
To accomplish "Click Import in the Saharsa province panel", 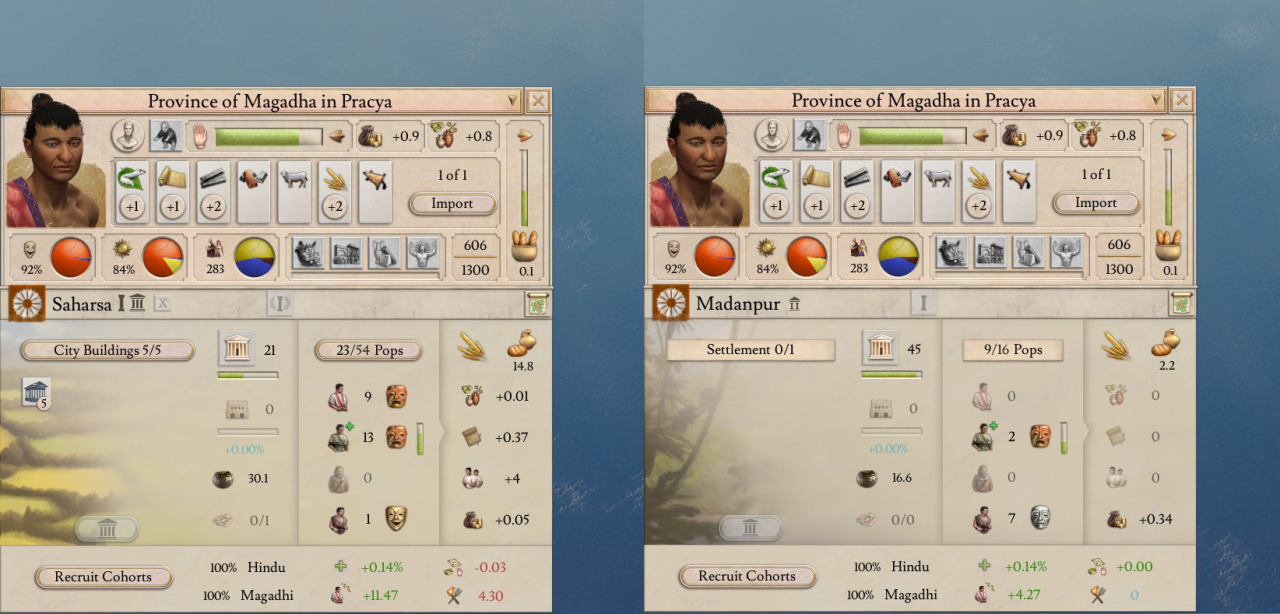I will tap(452, 203).
